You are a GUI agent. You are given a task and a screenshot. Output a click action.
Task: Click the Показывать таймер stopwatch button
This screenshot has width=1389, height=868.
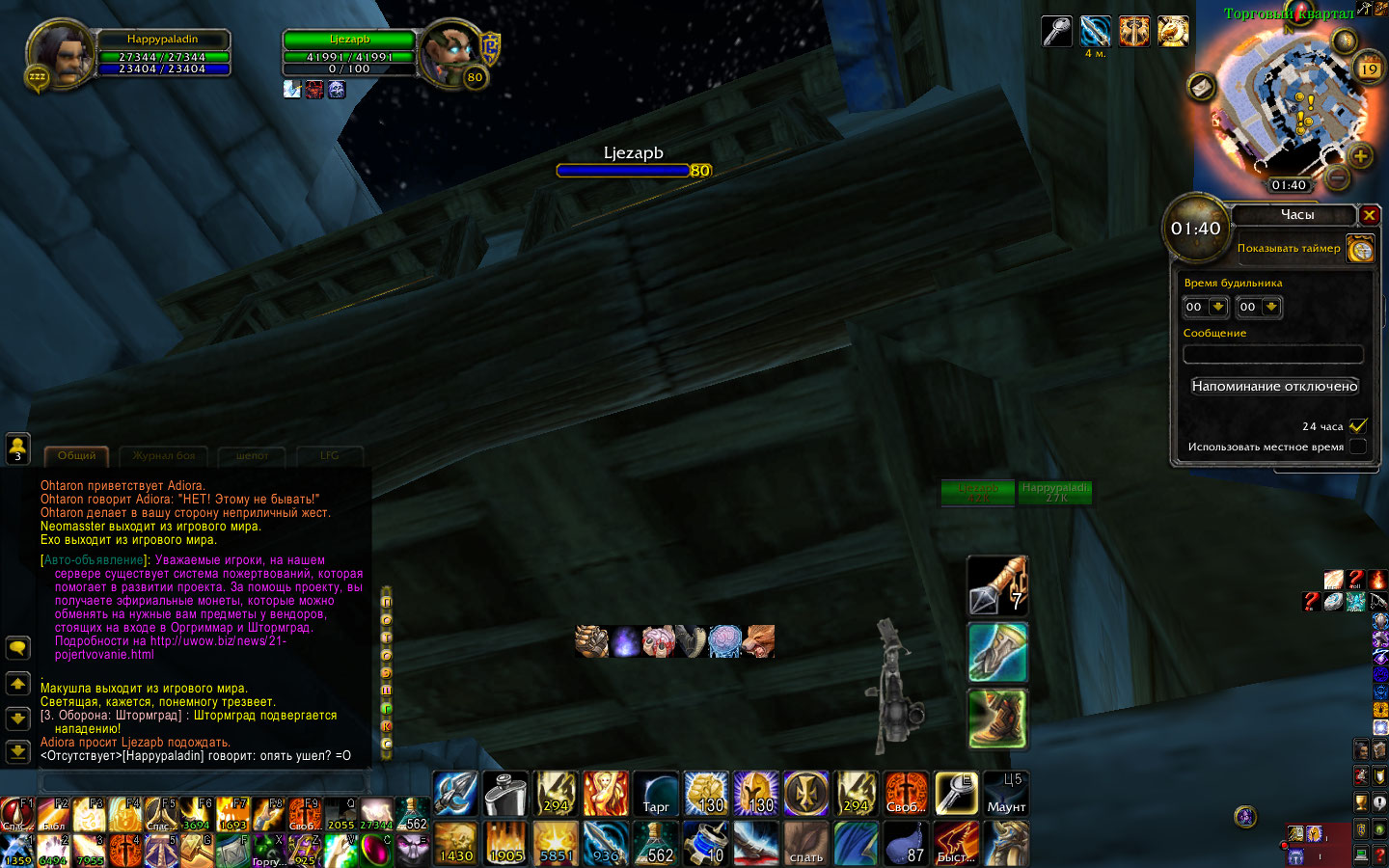(1360, 250)
